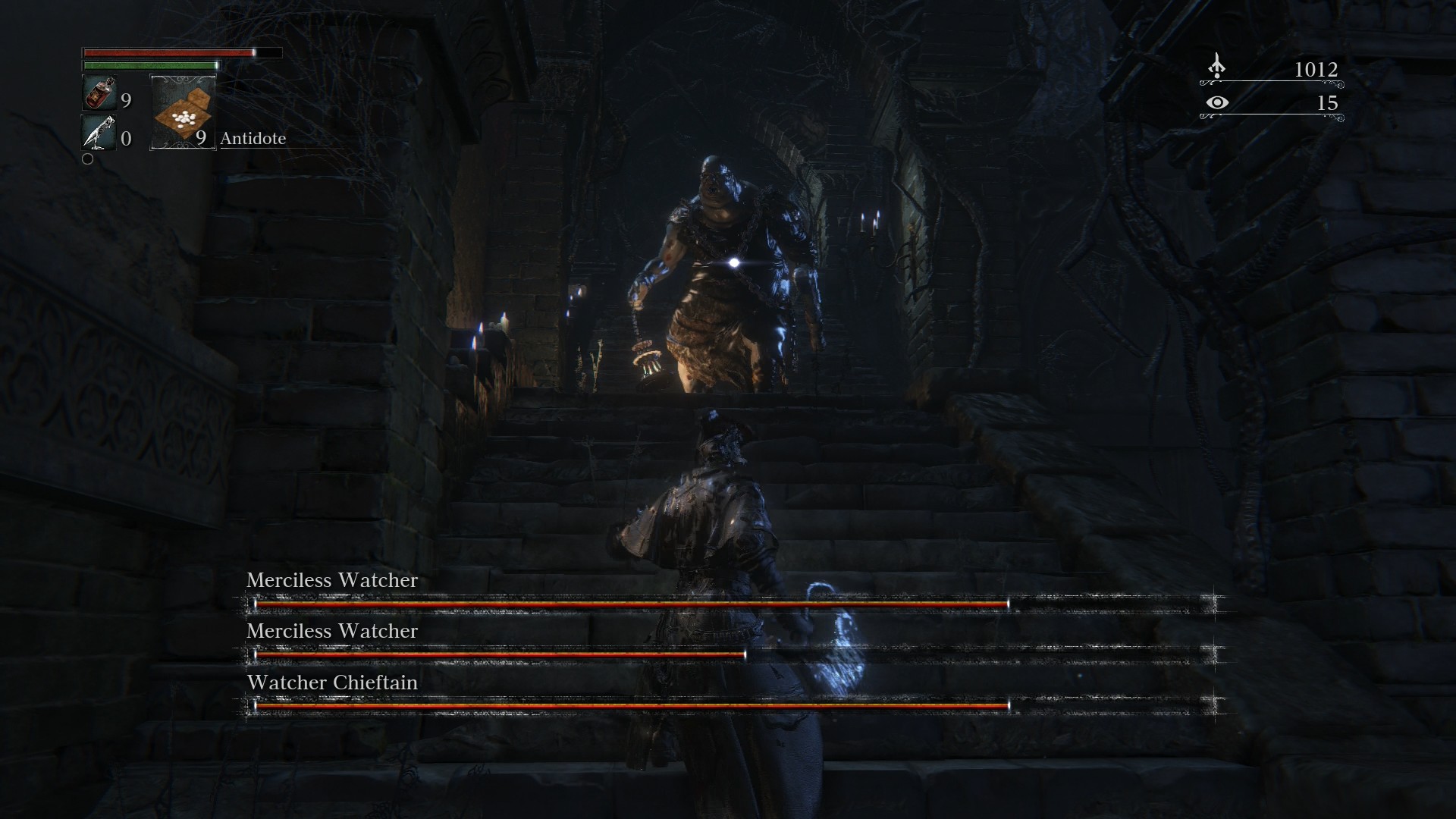
Task: Click the Insight eye icon
Action: point(1216,102)
